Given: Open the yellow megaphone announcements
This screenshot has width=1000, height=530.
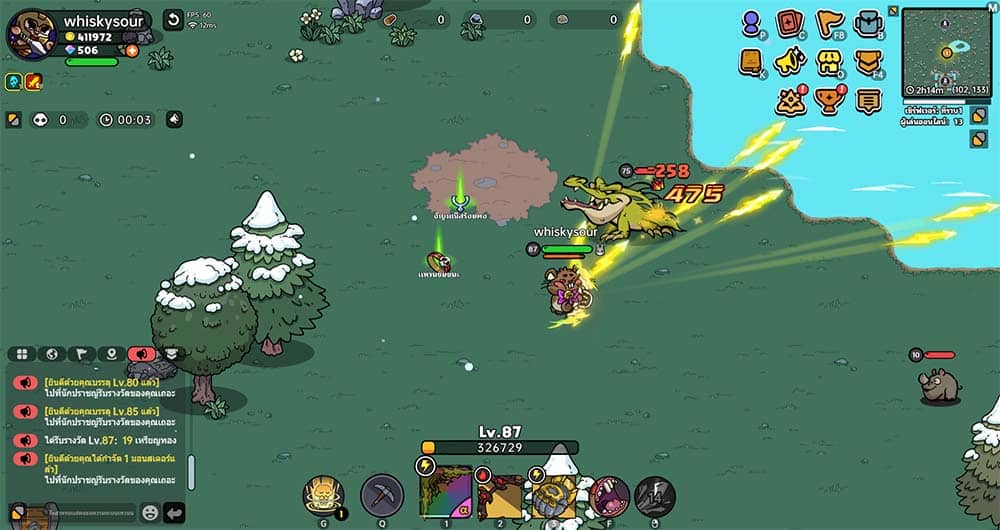Looking at the screenshot, I should (790, 62).
